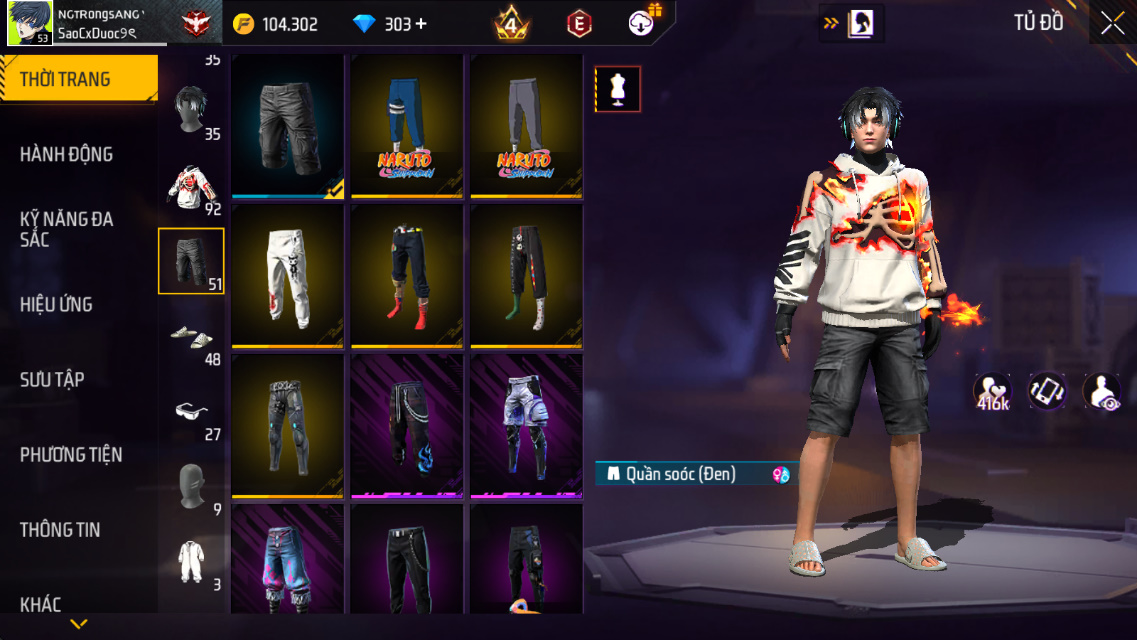The image size is (1137, 640).
Task: Switch to the sunglasses category
Action: pos(190,411)
